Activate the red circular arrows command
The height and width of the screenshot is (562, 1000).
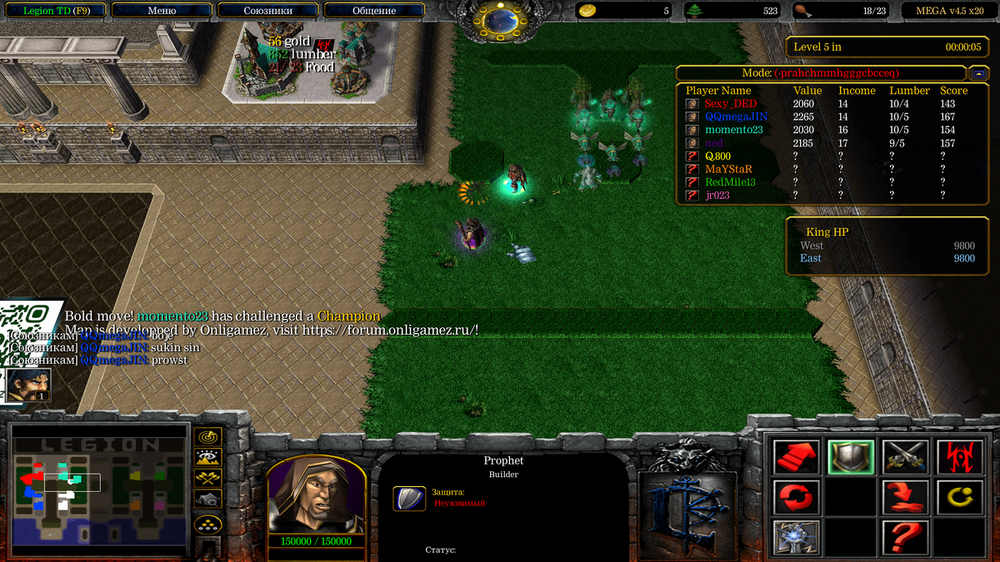(x=796, y=497)
